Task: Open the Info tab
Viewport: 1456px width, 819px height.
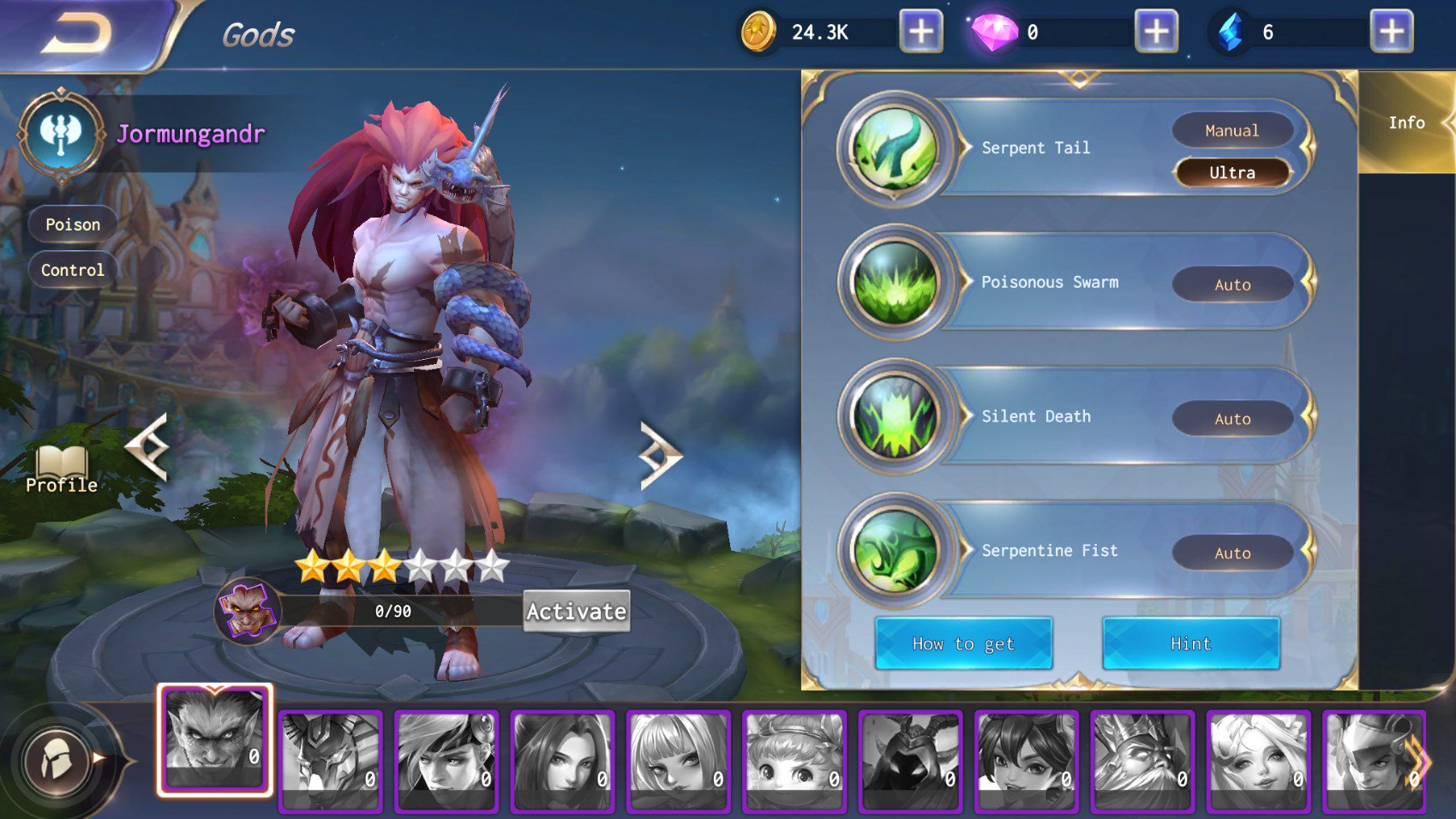Action: [1406, 123]
